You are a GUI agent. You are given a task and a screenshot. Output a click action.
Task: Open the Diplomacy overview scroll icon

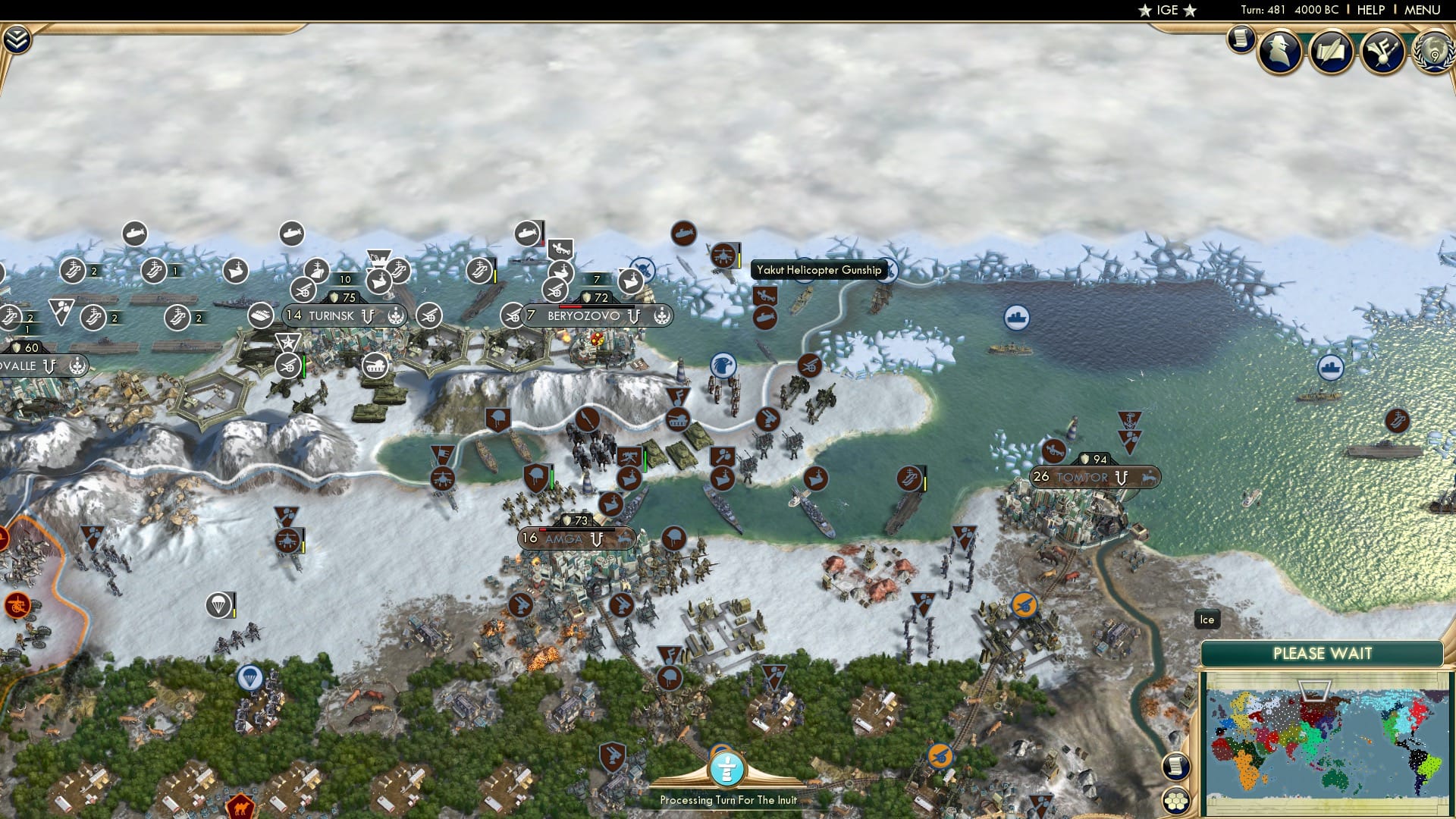(1332, 51)
